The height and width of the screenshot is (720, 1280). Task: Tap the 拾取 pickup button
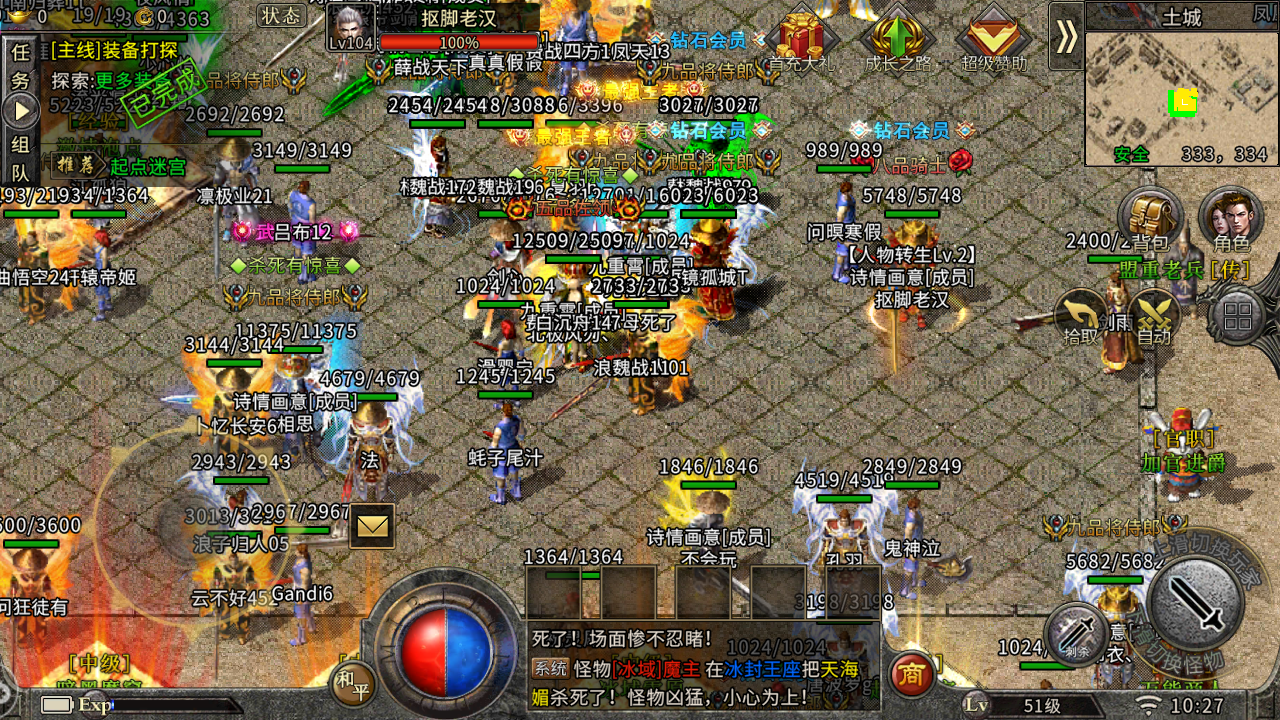pos(1080,318)
